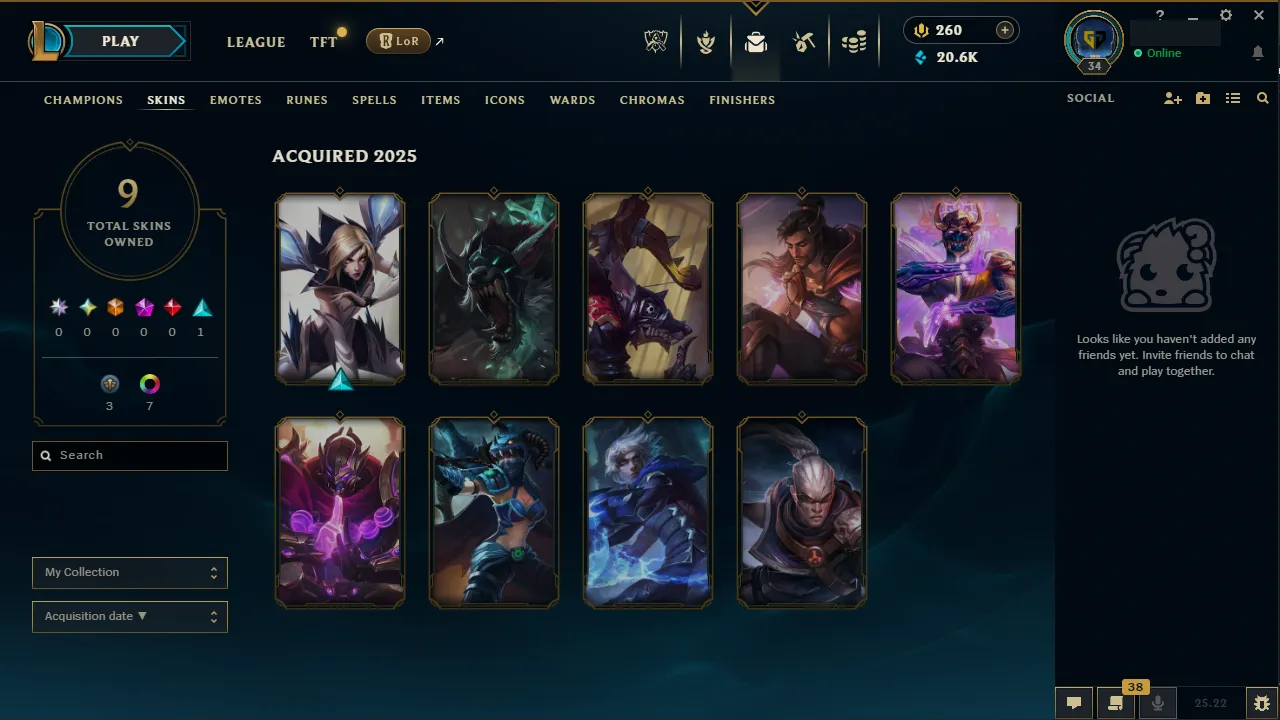Click the notifications bell icon

(x=1258, y=52)
